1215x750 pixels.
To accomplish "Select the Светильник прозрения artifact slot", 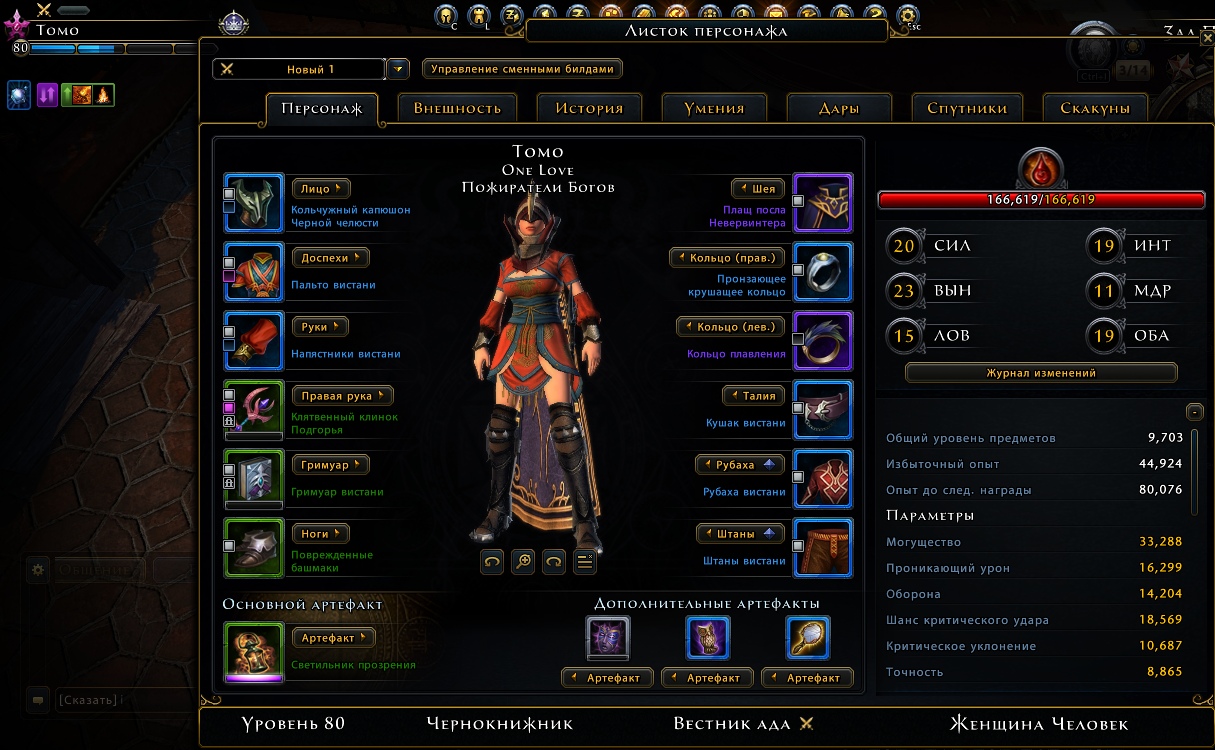I will coord(254,652).
